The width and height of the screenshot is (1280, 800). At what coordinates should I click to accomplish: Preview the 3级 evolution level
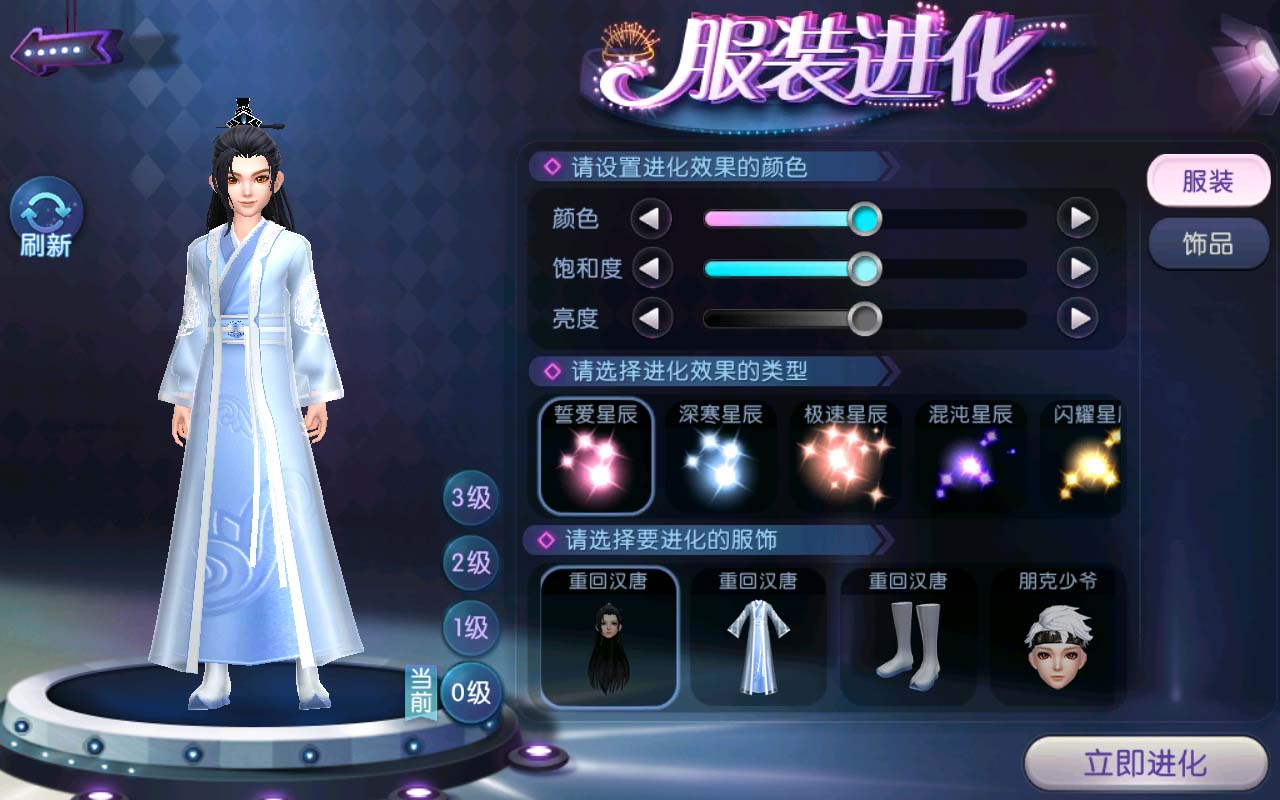click(x=471, y=498)
